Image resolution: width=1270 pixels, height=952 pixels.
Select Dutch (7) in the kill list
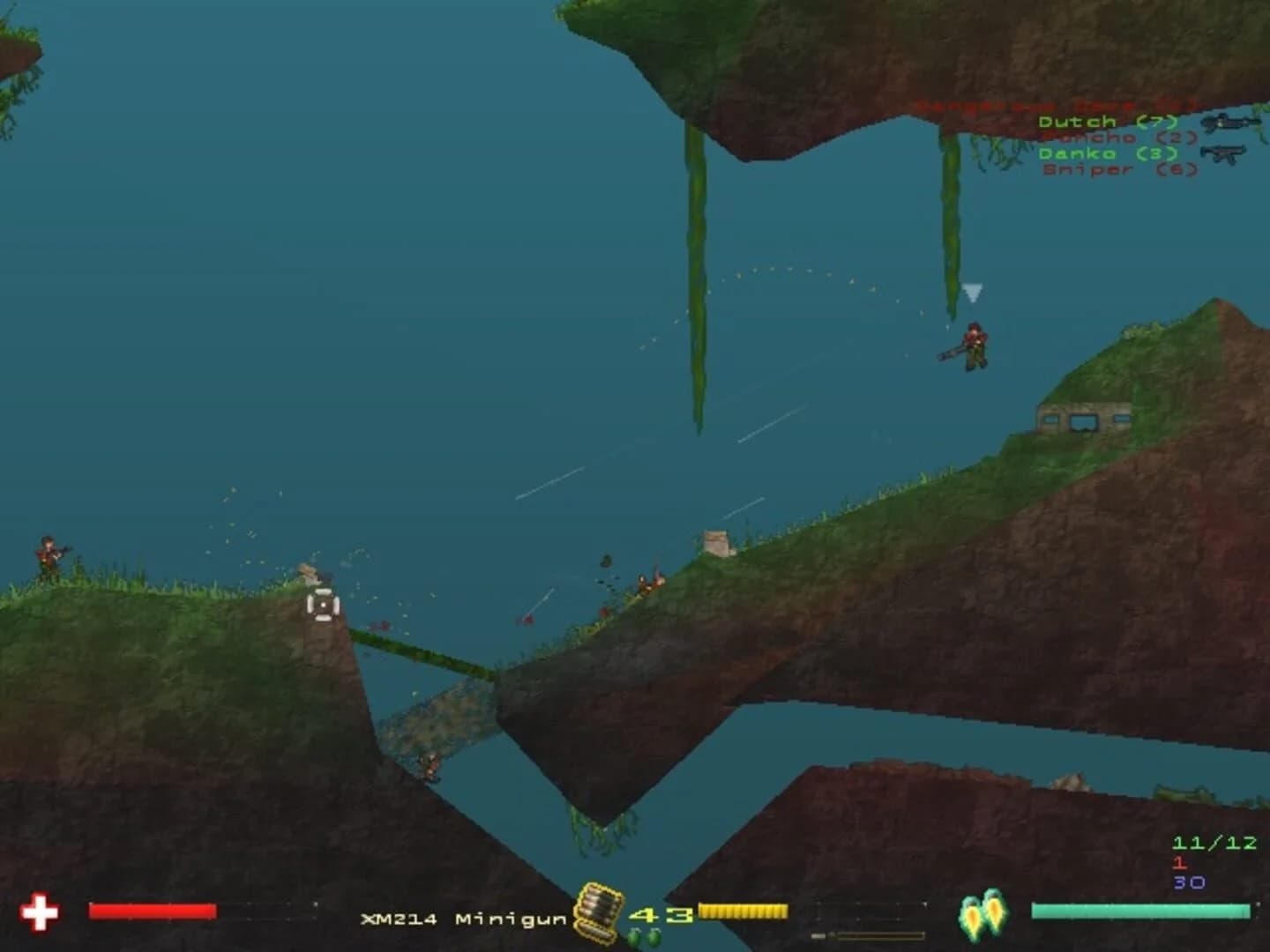(x=1085, y=122)
